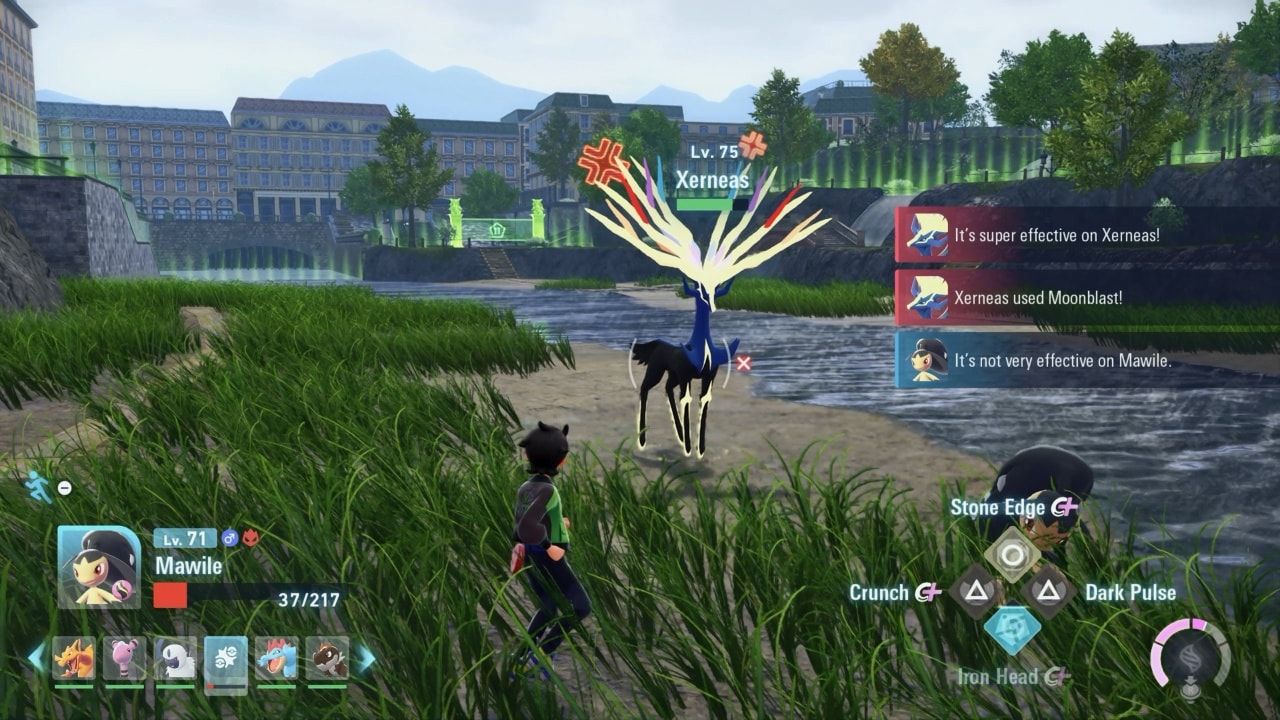Image resolution: width=1280 pixels, height=720 pixels.
Task: Toggle the plus style marker beside Stone Edge
Action: click(1068, 505)
